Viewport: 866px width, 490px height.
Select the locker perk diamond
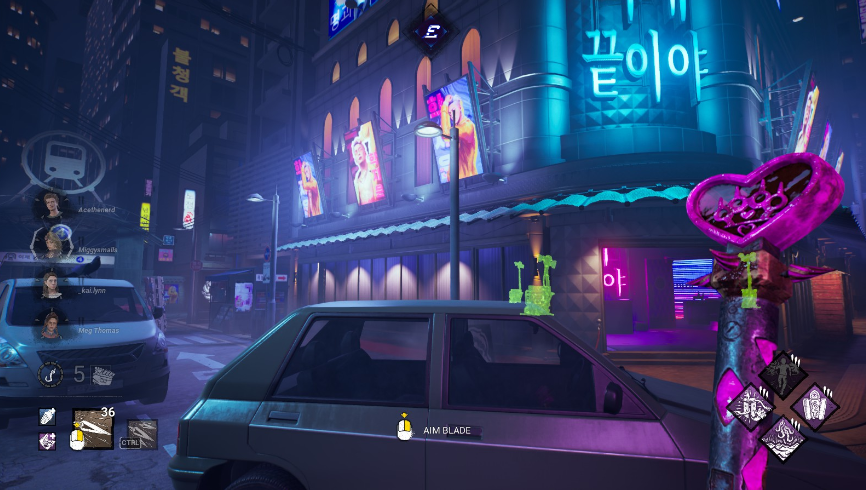click(816, 405)
